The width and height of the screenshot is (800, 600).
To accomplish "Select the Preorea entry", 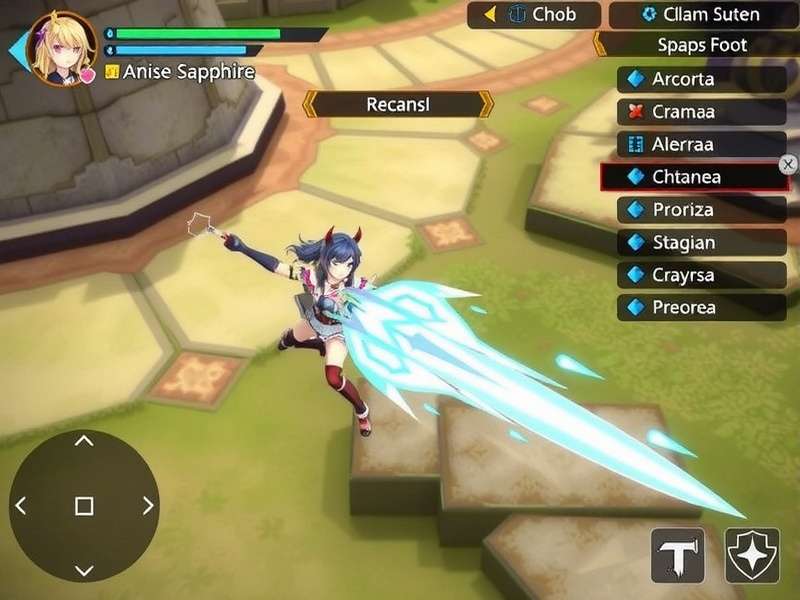I will click(x=702, y=307).
